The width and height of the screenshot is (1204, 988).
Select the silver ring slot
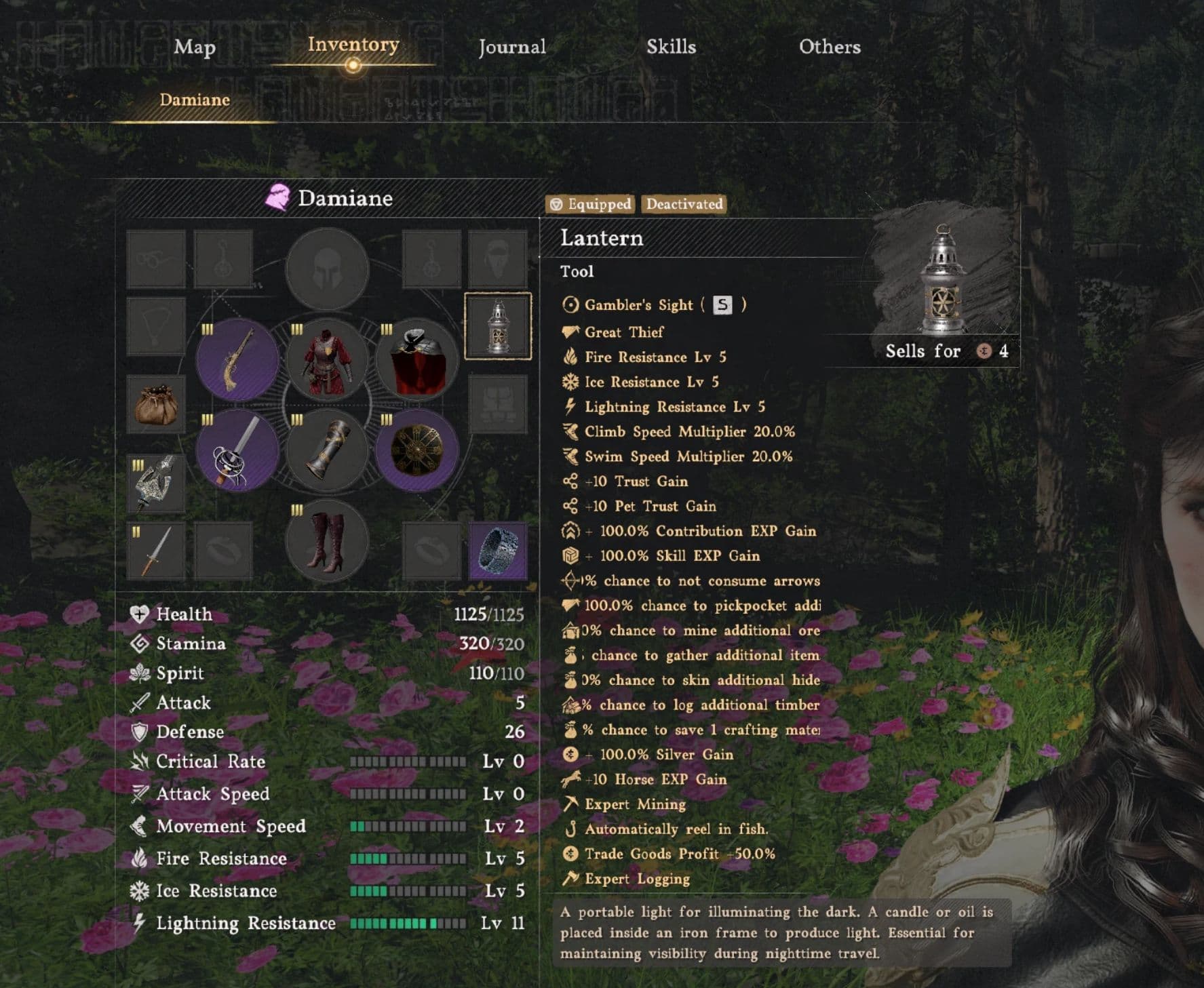pos(498,551)
